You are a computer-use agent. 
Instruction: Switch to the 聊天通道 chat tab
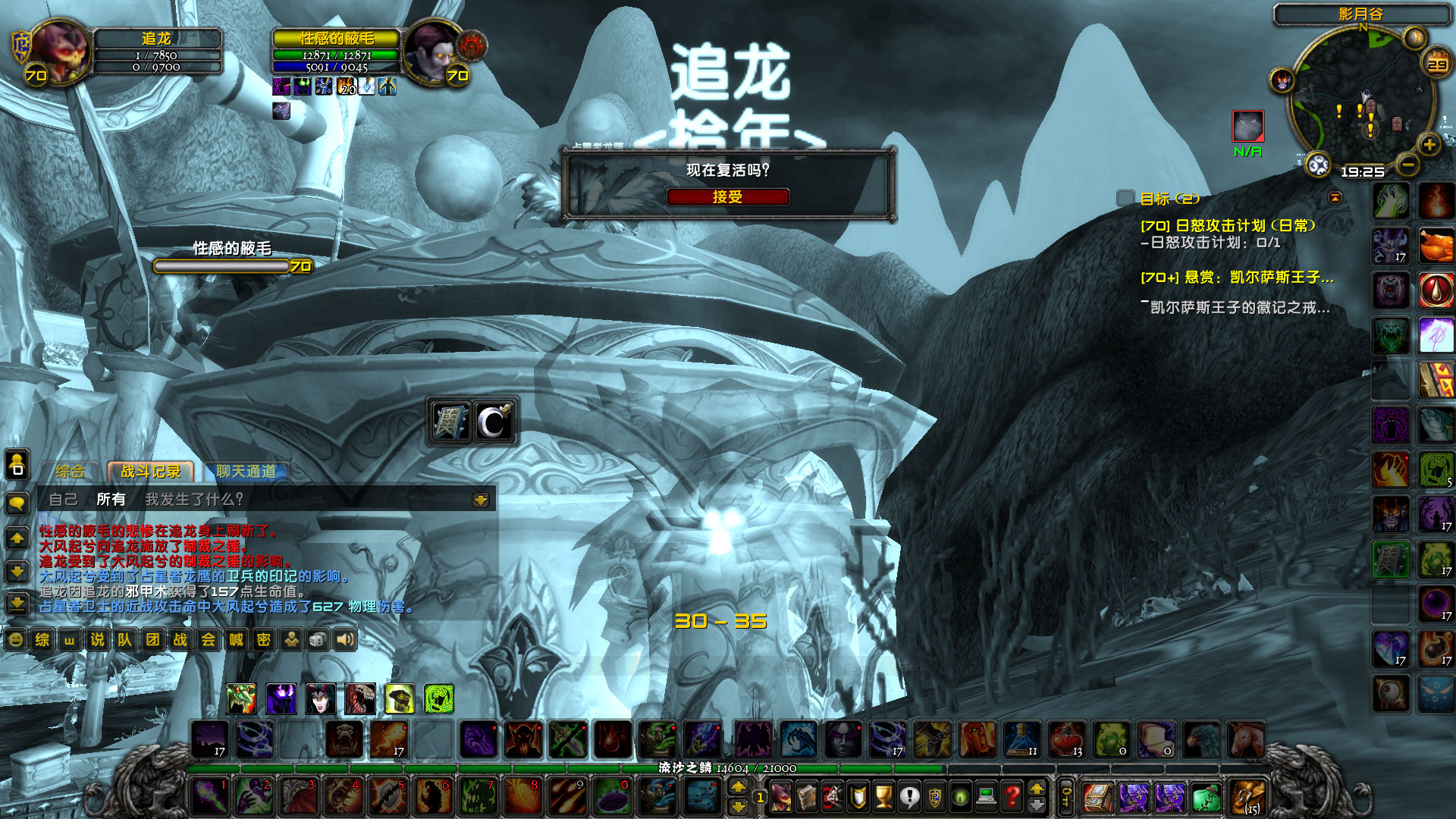[246, 472]
